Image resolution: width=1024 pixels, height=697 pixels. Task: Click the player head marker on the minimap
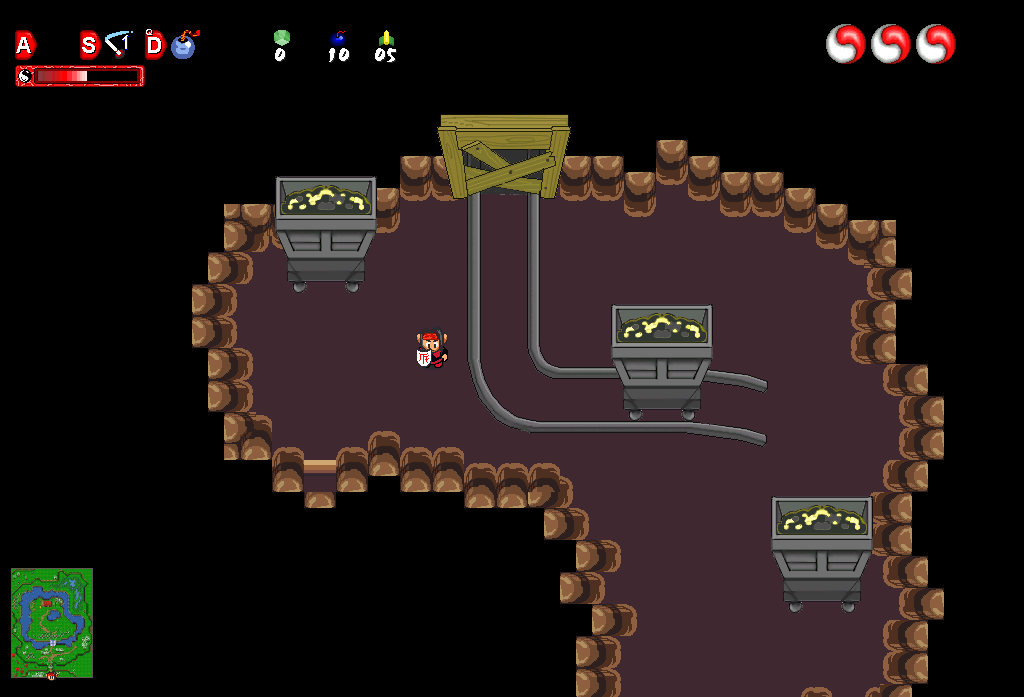tap(51, 676)
